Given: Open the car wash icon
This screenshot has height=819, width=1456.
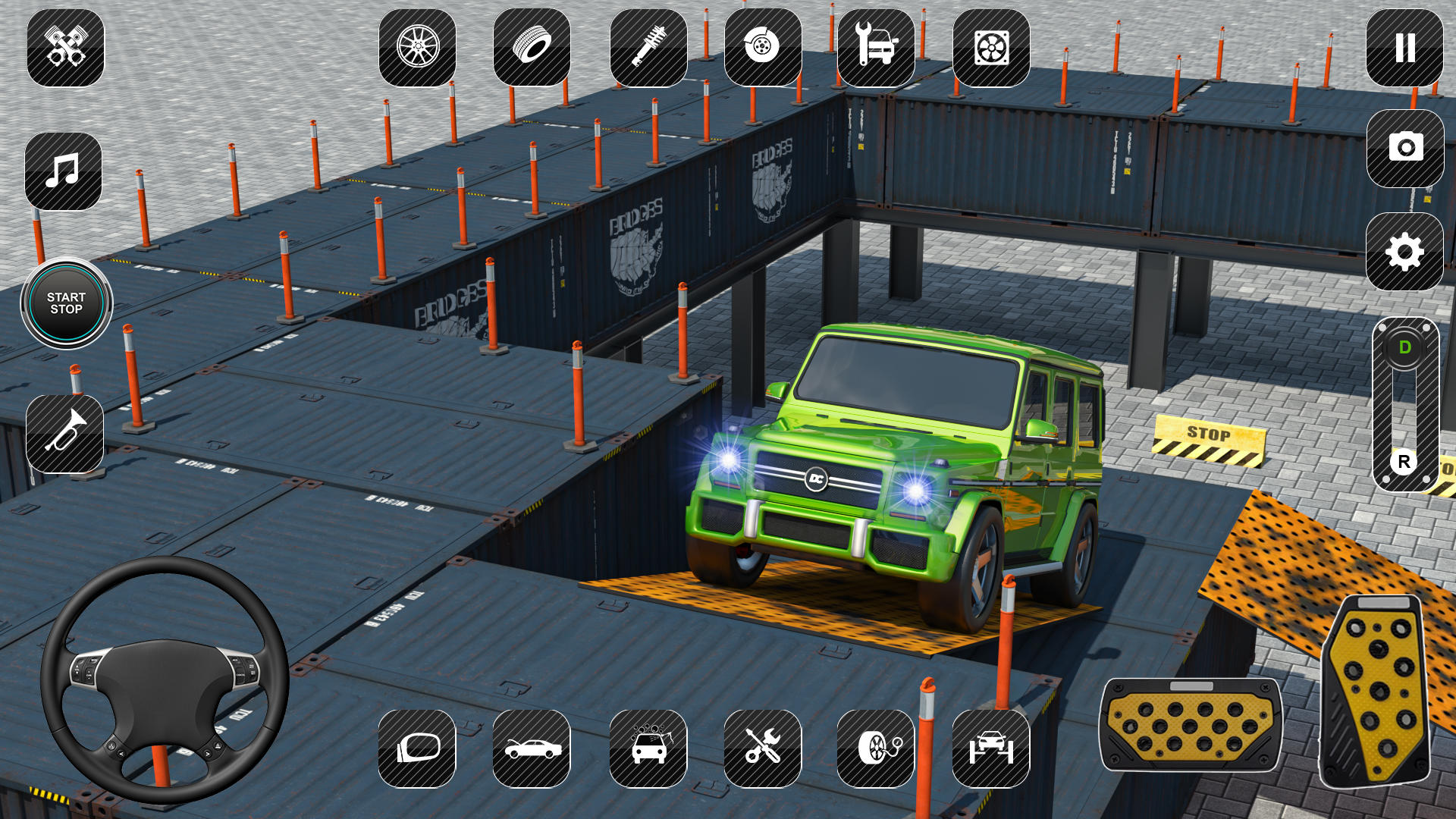Looking at the screenshot, I should tap(648, 748).
